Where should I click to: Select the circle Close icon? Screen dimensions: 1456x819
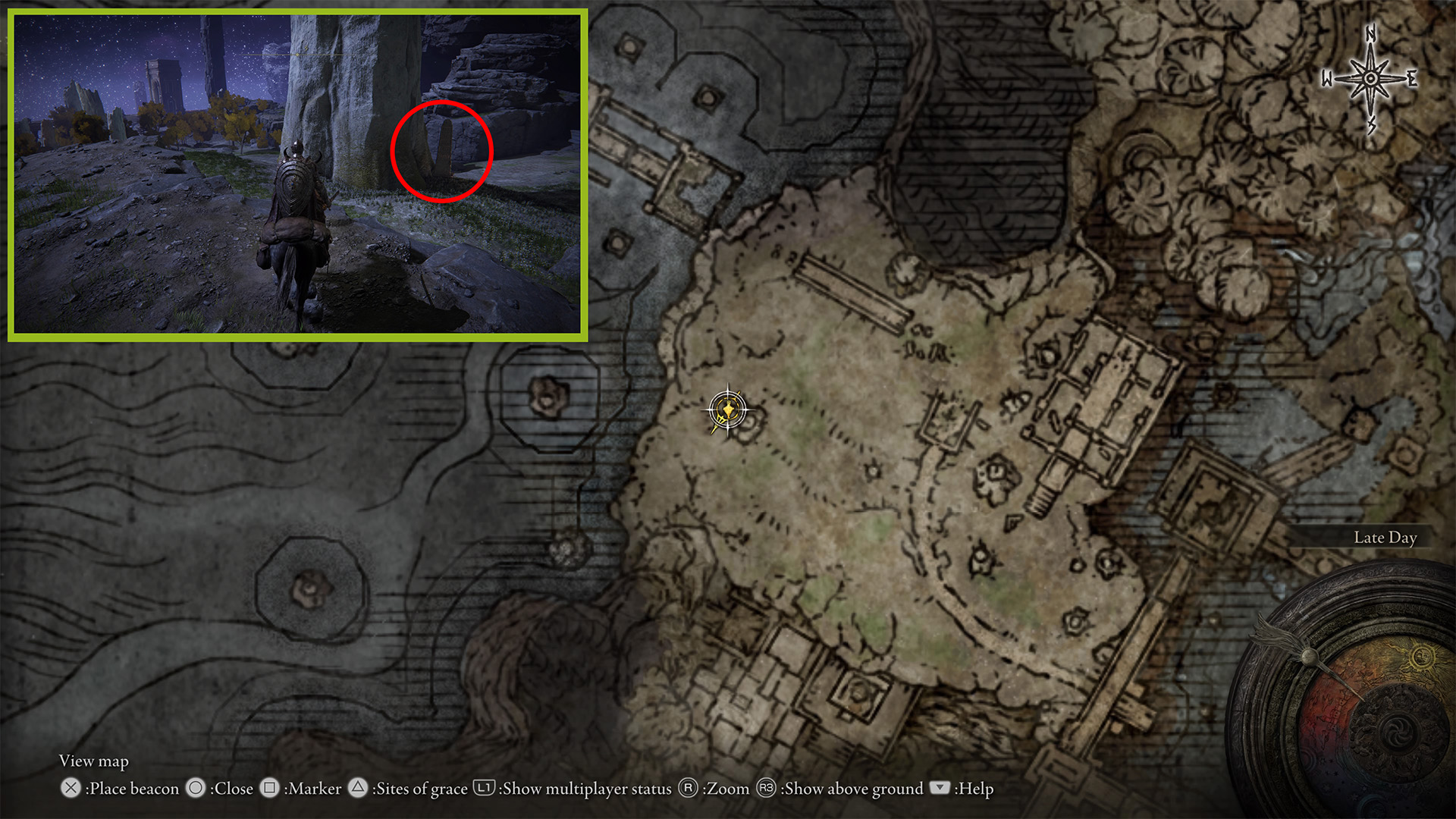click(x=196, y=789)
